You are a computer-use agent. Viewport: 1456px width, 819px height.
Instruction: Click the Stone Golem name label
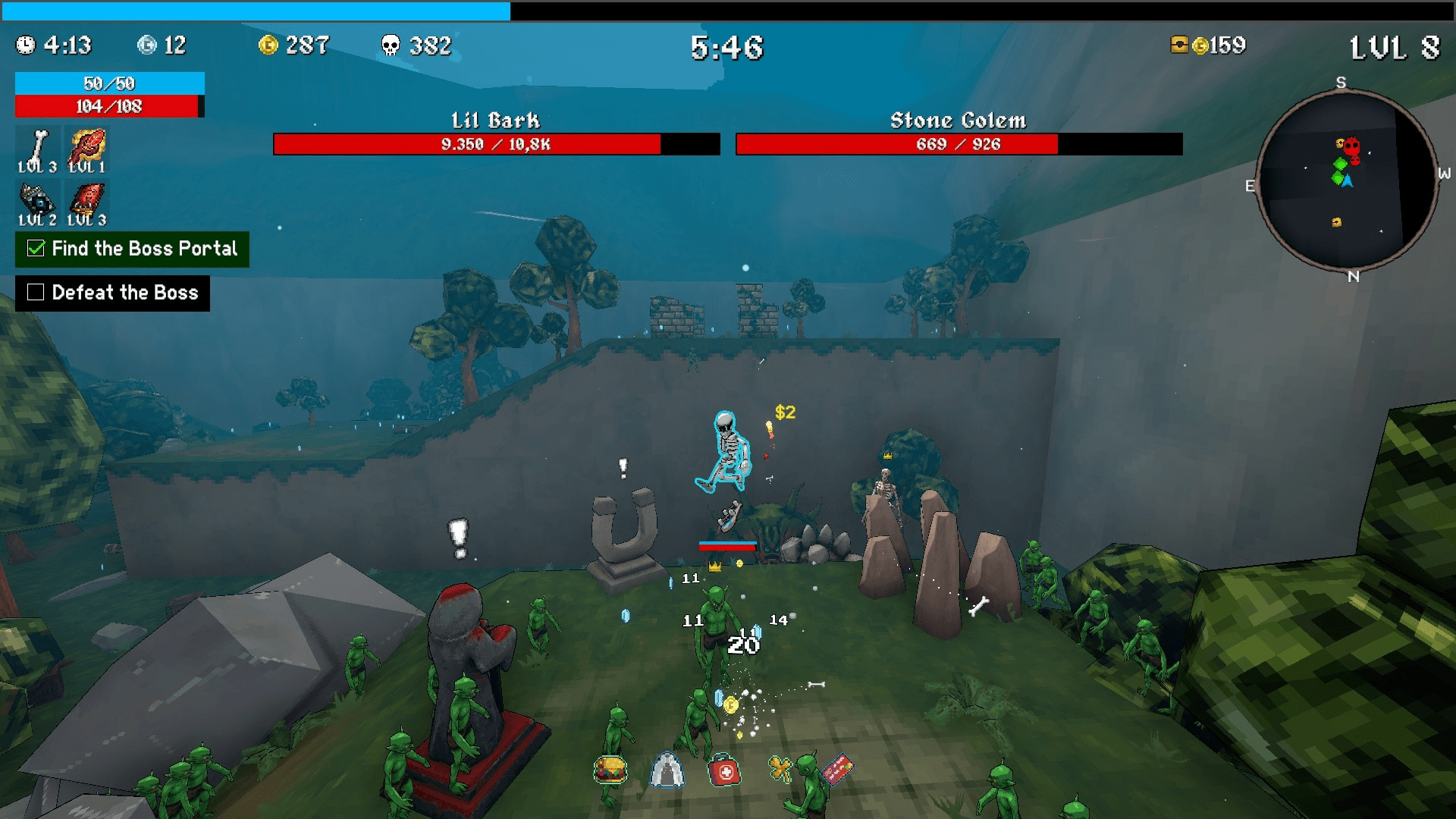point(957,120)
